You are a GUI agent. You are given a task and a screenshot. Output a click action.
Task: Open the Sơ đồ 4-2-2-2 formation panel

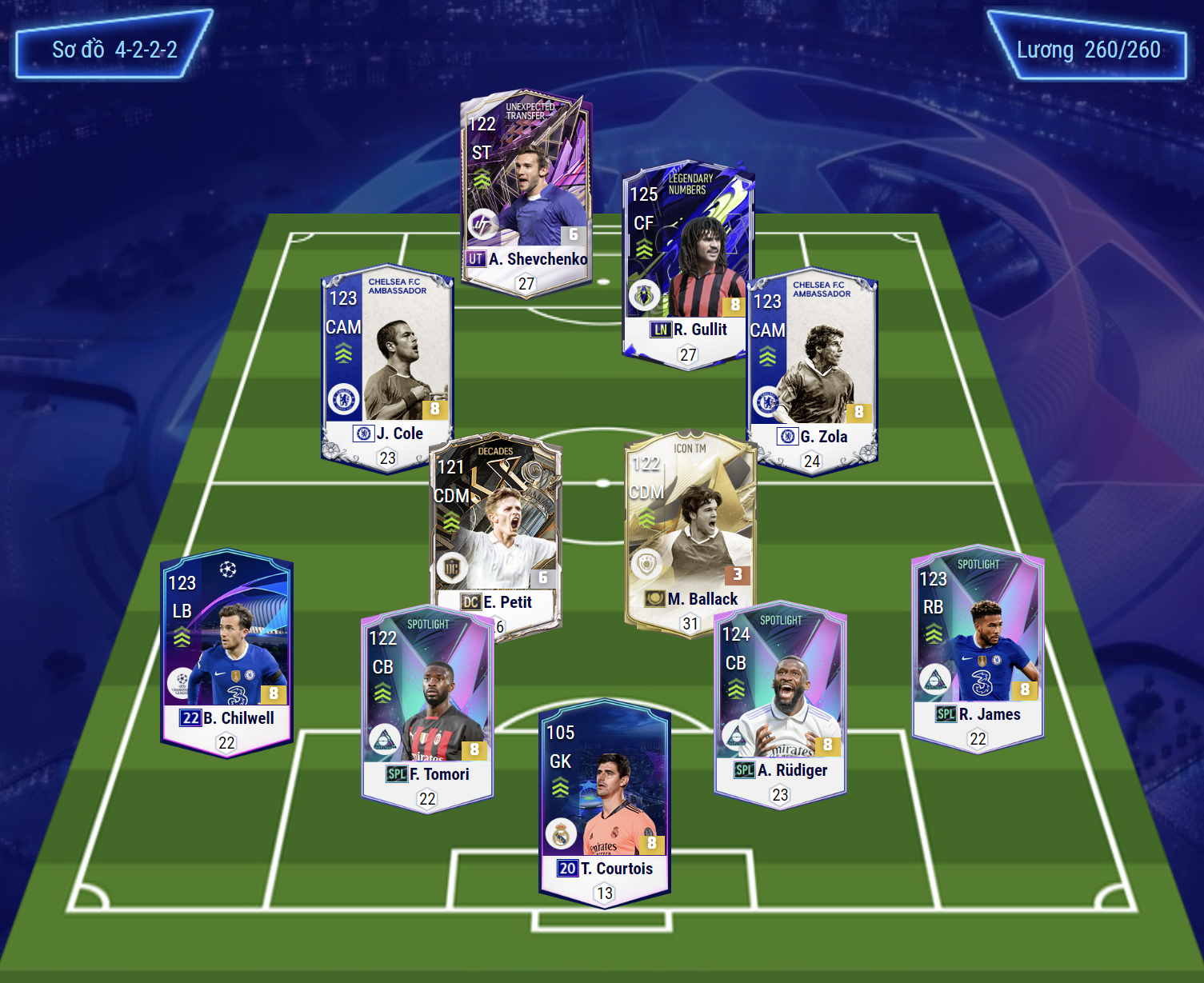click(114, 50)
